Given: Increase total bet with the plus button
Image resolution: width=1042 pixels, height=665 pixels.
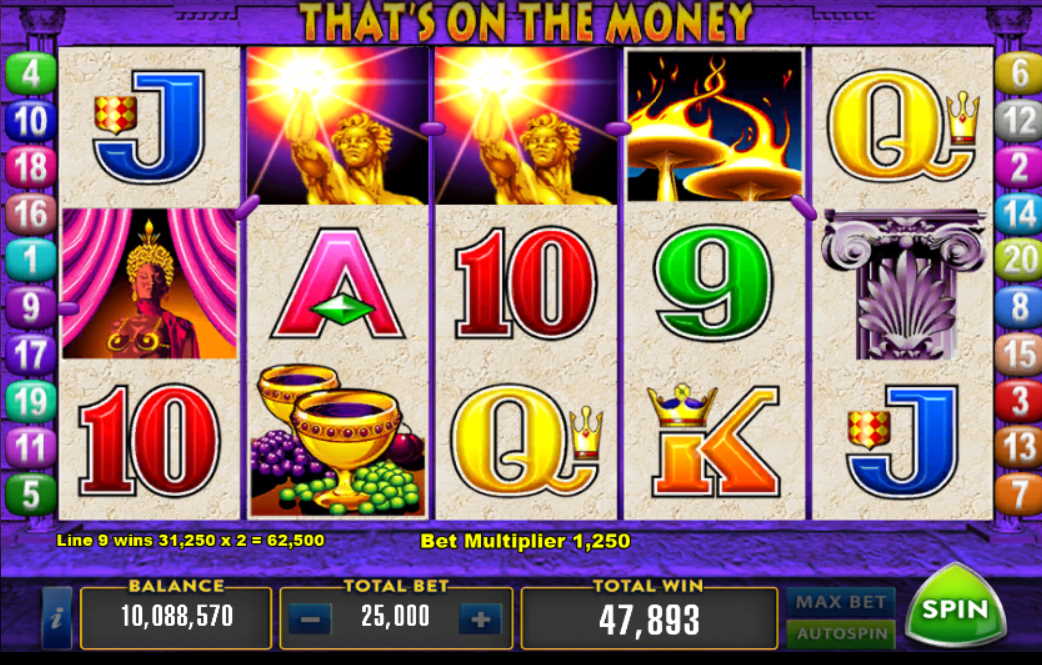Looking at the screenshot, I should coord(480,620).
